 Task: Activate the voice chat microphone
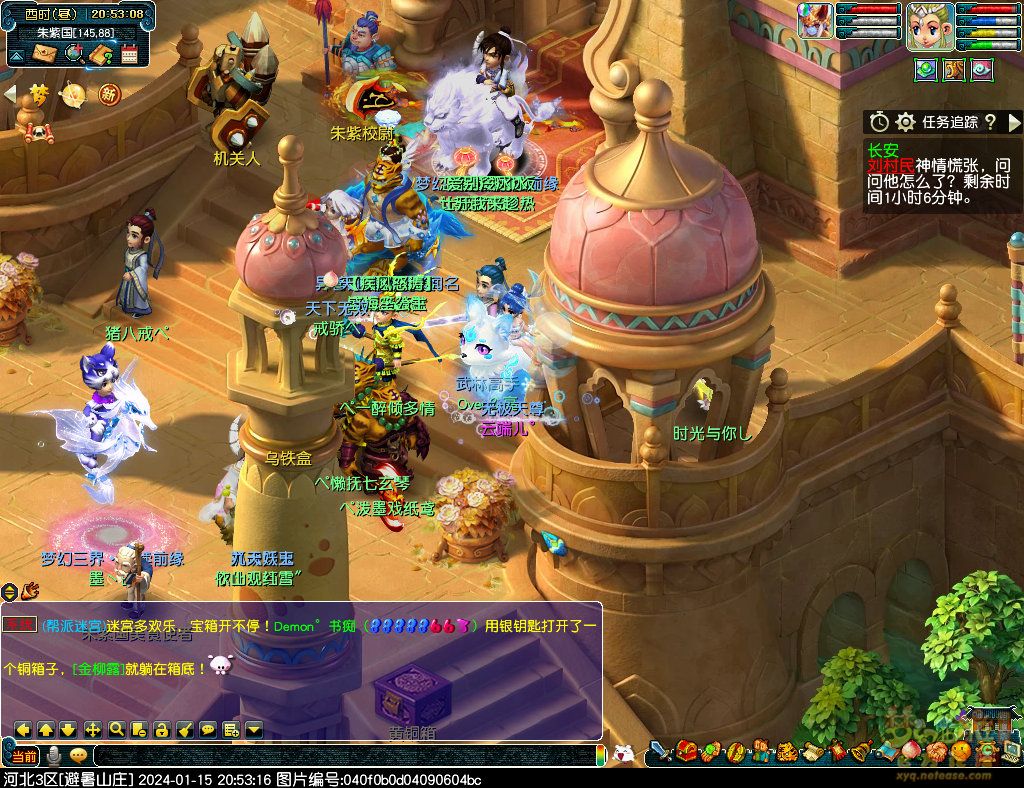click(53, 755)
